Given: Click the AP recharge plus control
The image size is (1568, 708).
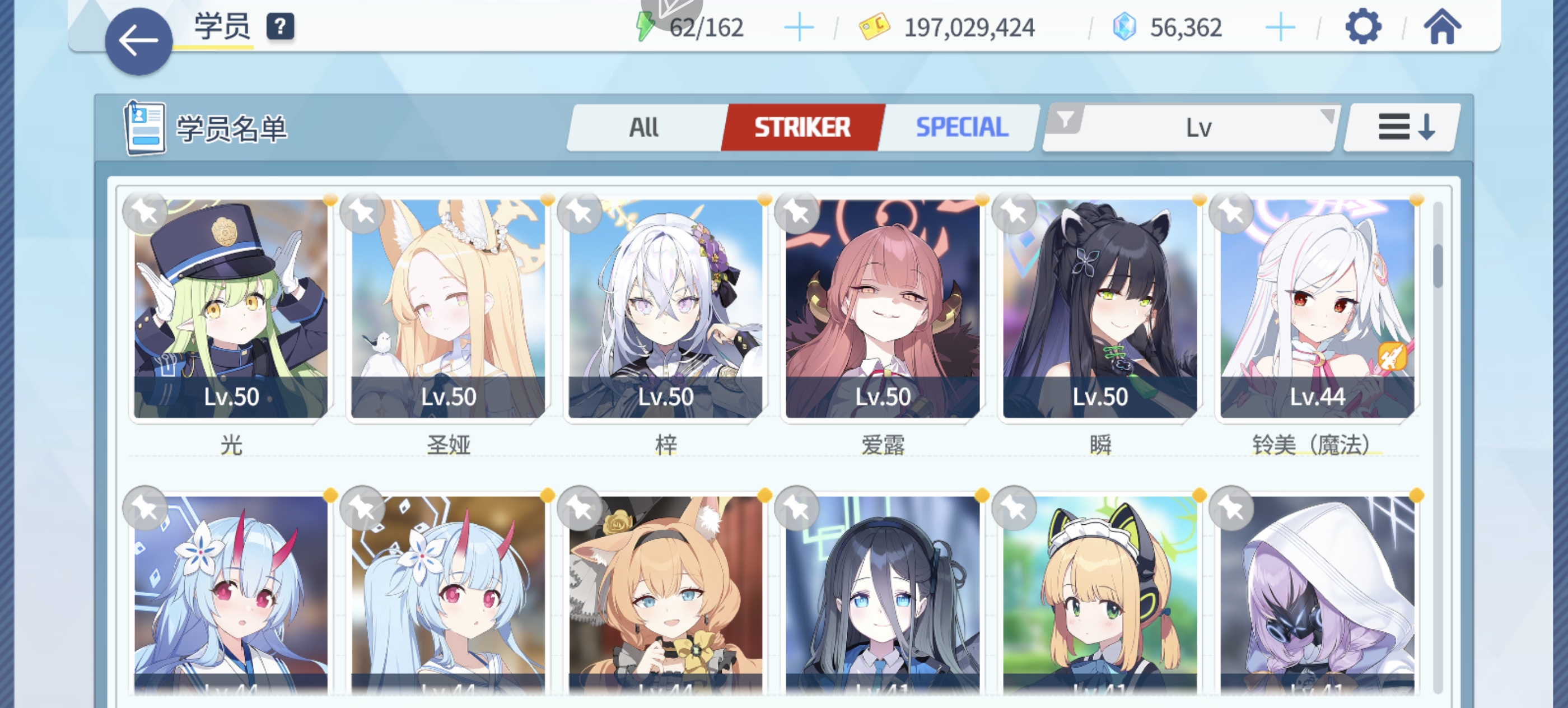Looking at the screenshot, I should (799, 26).
